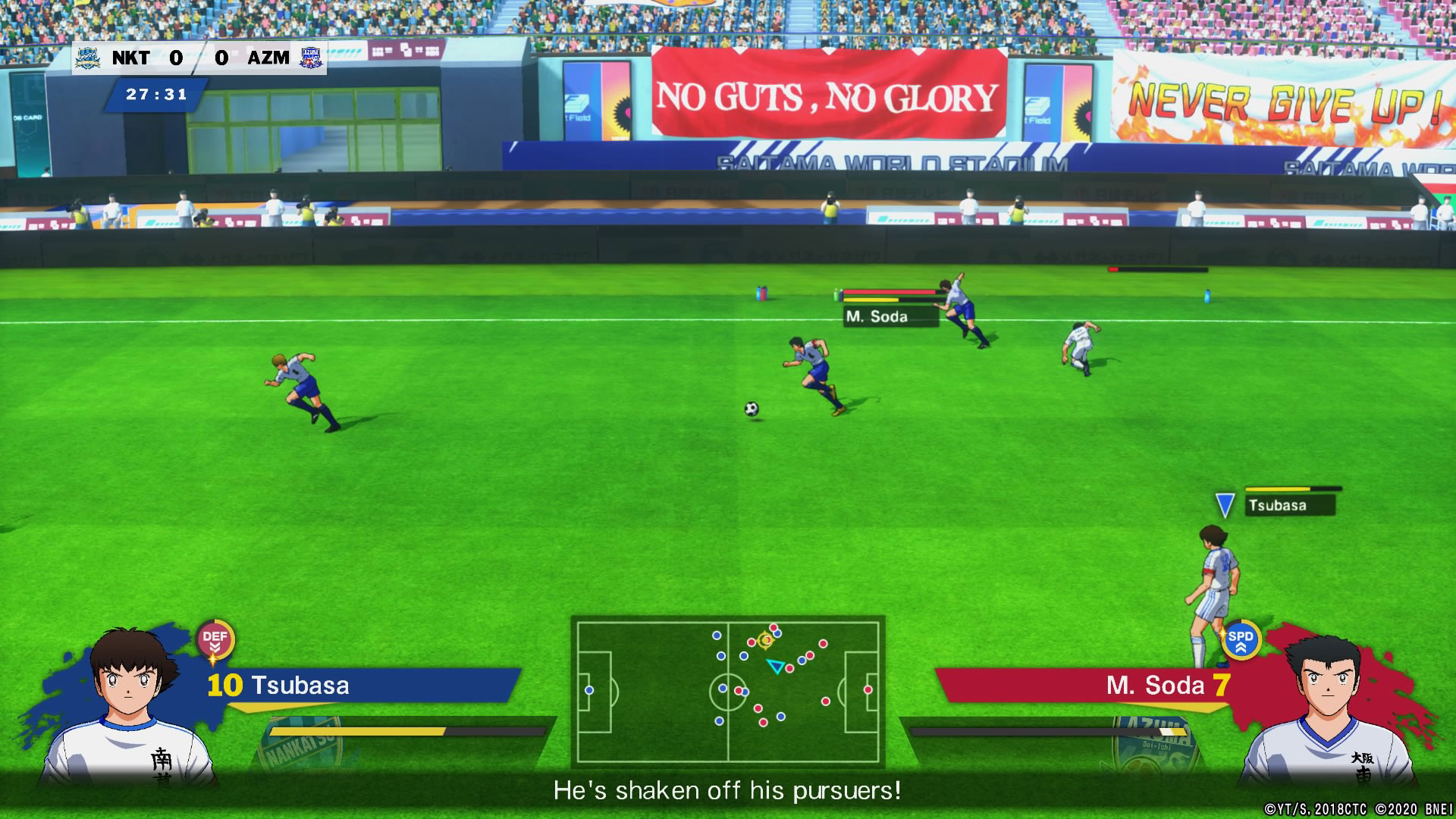The height and width of the screenshot is (819, 1456).
Task: Click the AZM team crest
Action: tap(311, 58)
